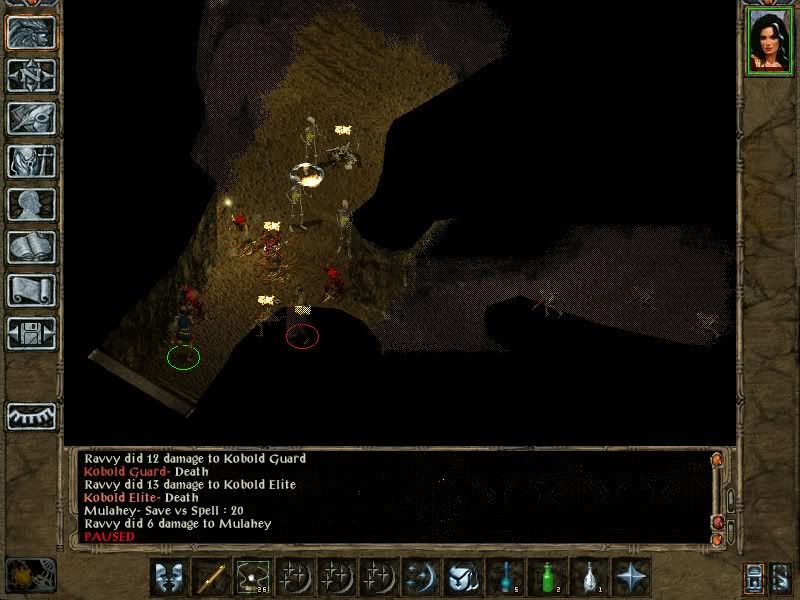Use the blue potion stack of five
This screenshot has height=600, width=800.
point(505,577)
